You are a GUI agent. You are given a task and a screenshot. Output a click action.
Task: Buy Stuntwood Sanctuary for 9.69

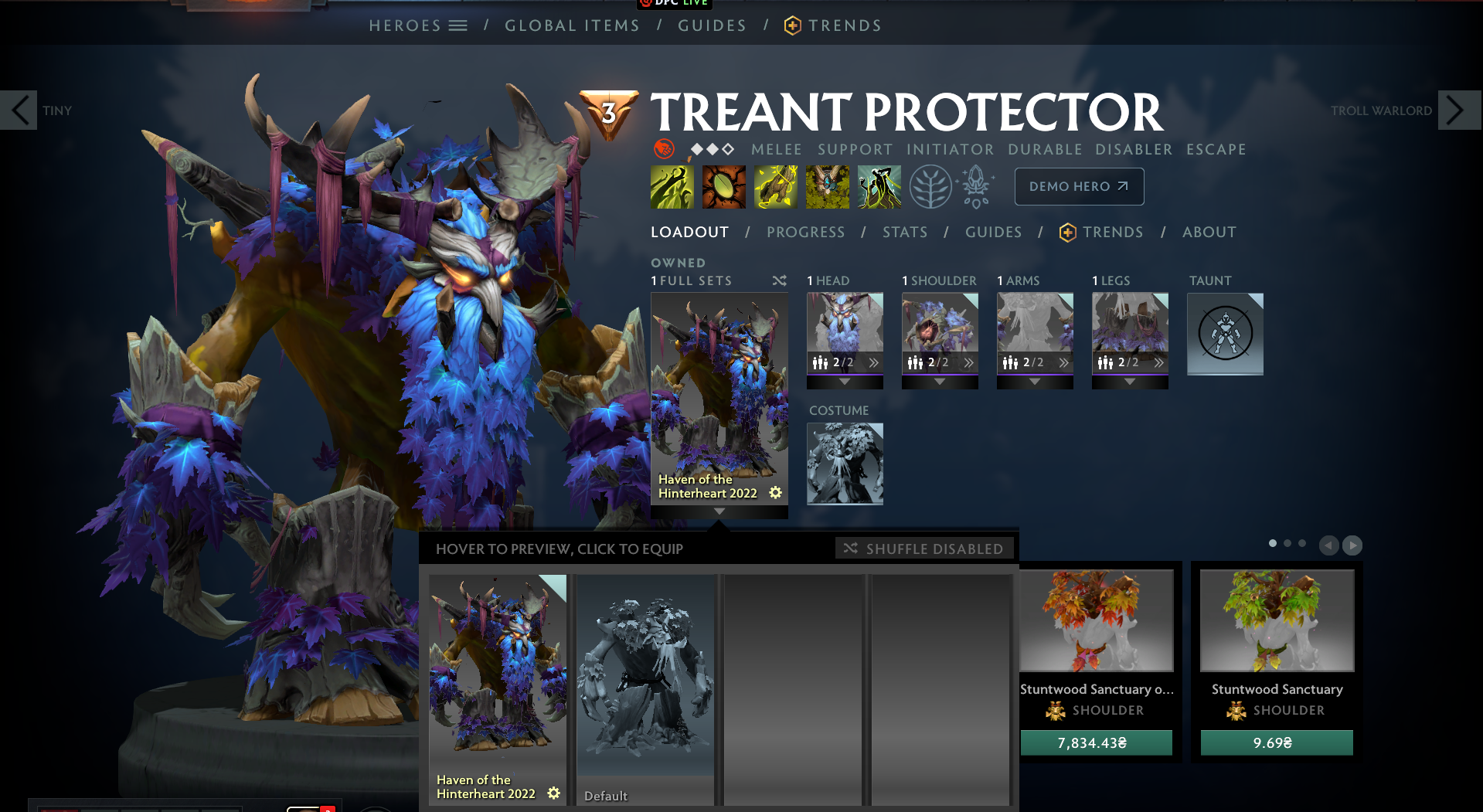[1275, 742]
